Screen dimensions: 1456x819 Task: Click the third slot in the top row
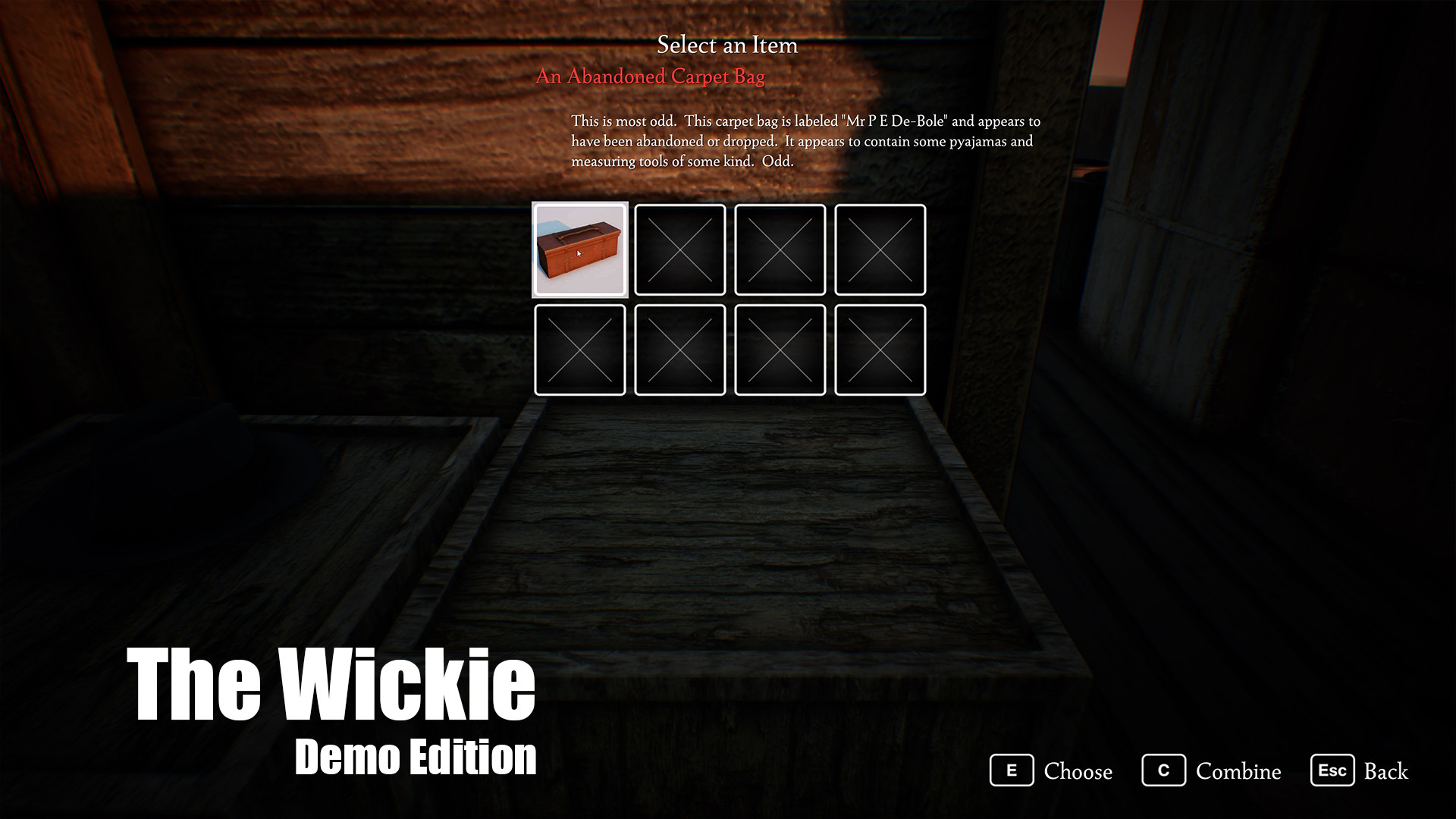(x=780, y=250)
